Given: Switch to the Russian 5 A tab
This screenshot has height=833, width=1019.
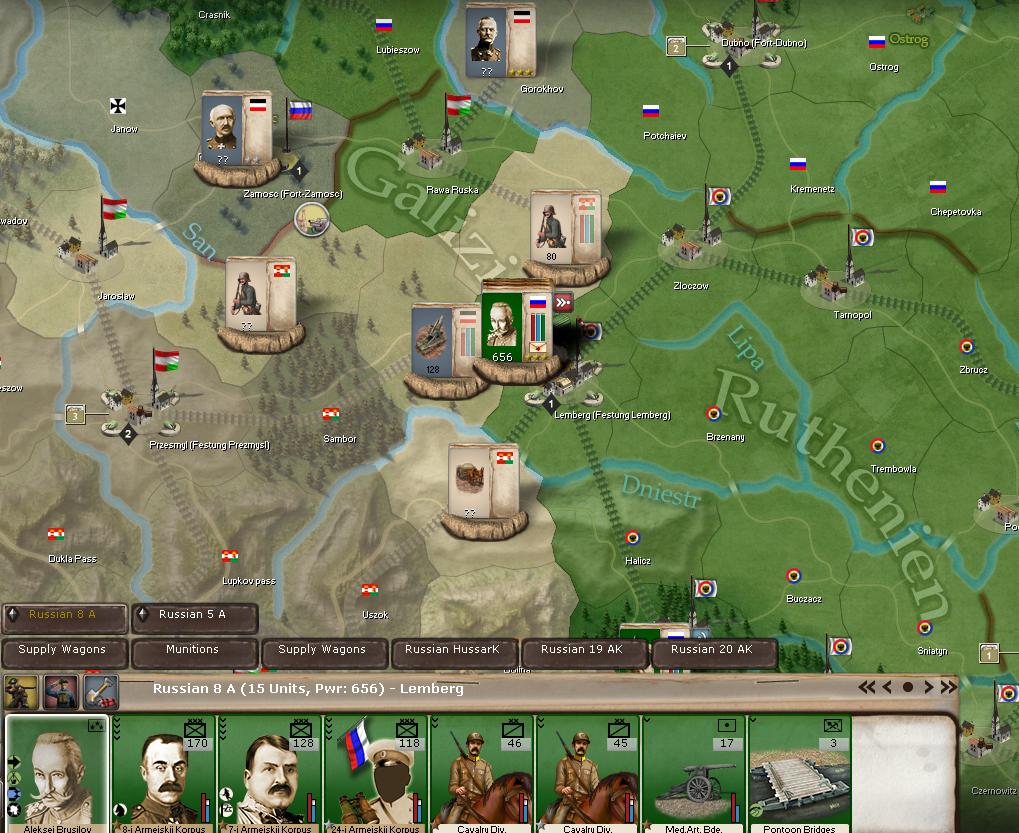Looking at the screenshot, I should click(193, 615).
